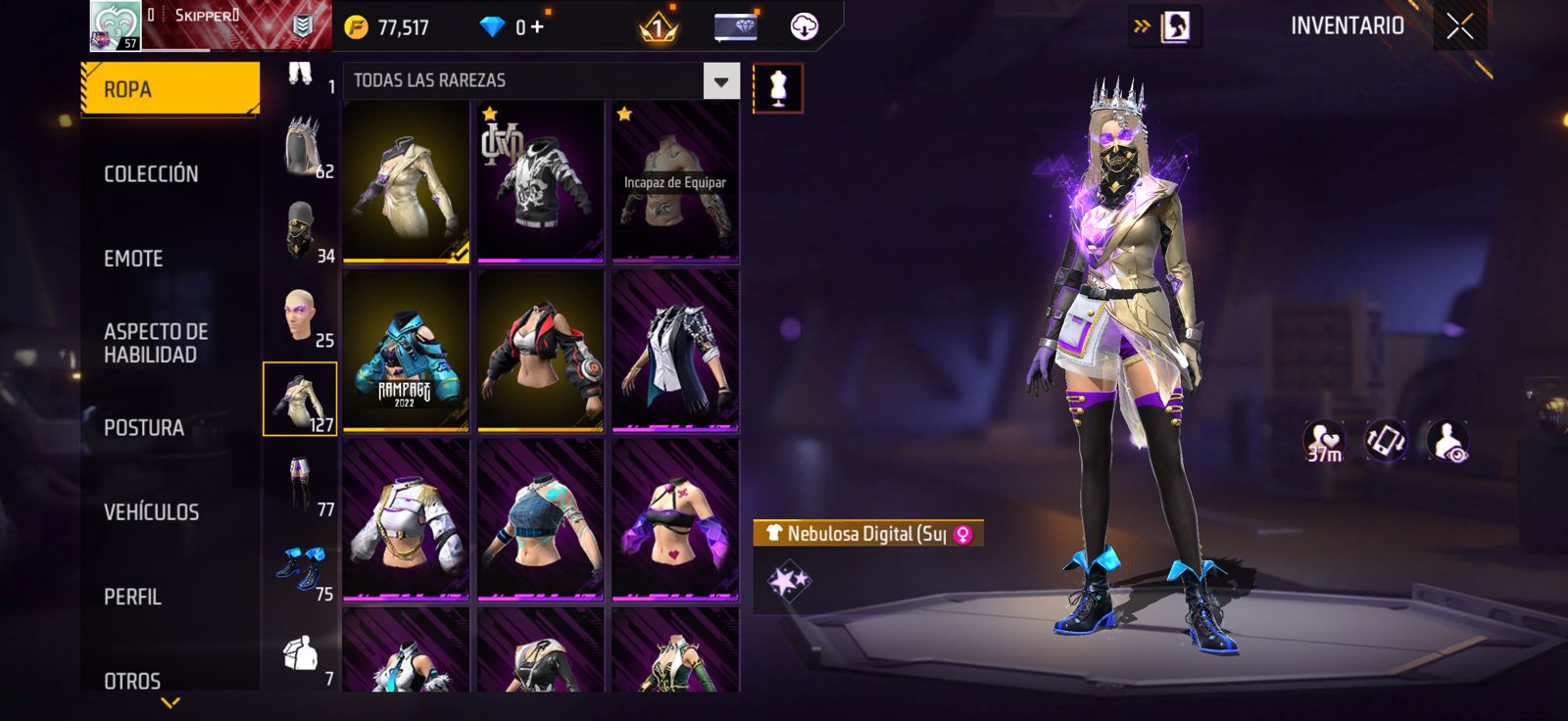Go to the Postura tab
1568x721 pixels.
pos(144,428)
